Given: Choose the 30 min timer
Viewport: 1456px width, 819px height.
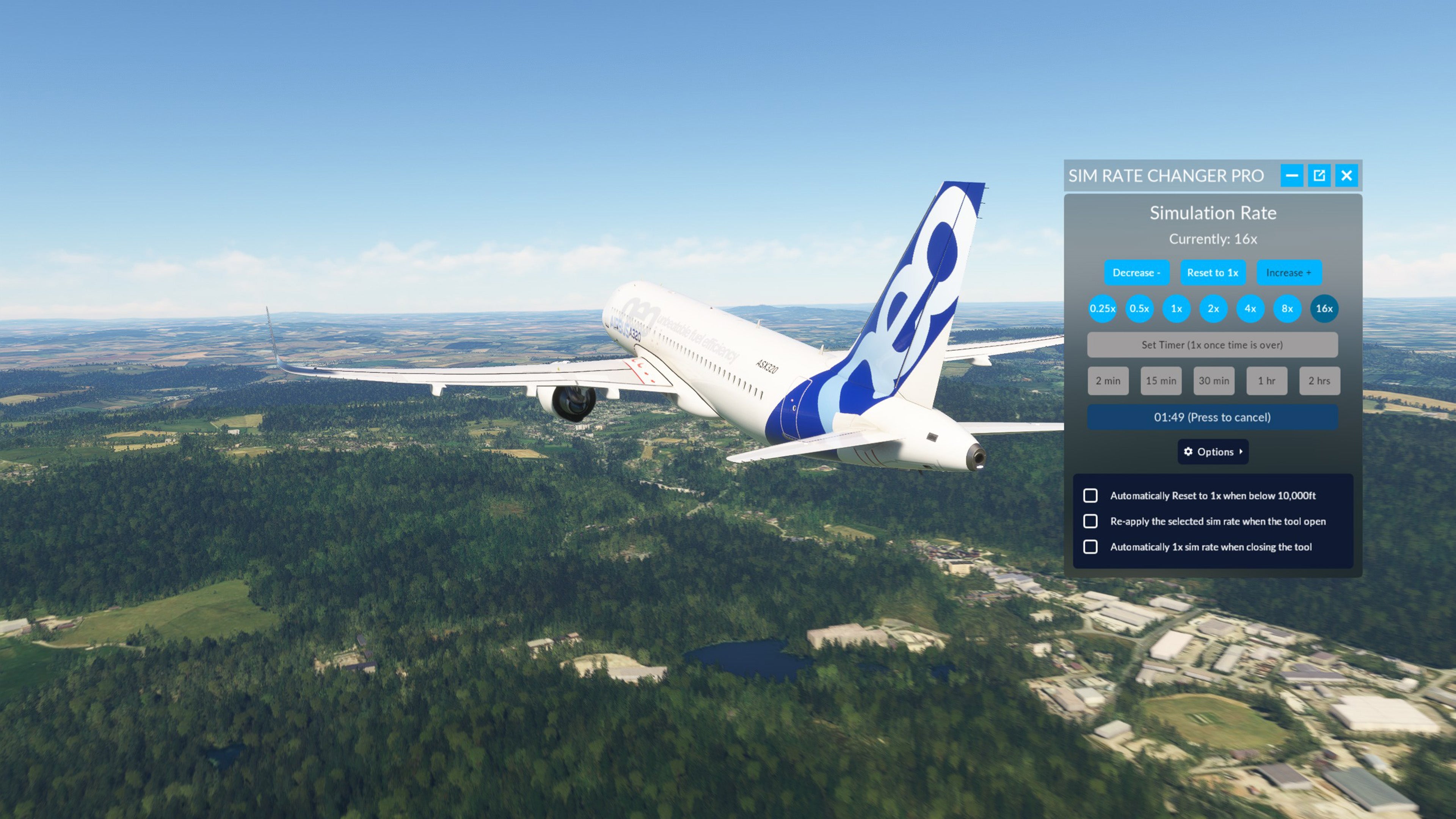Looking at the screenshot, I should click(1214, 381).
